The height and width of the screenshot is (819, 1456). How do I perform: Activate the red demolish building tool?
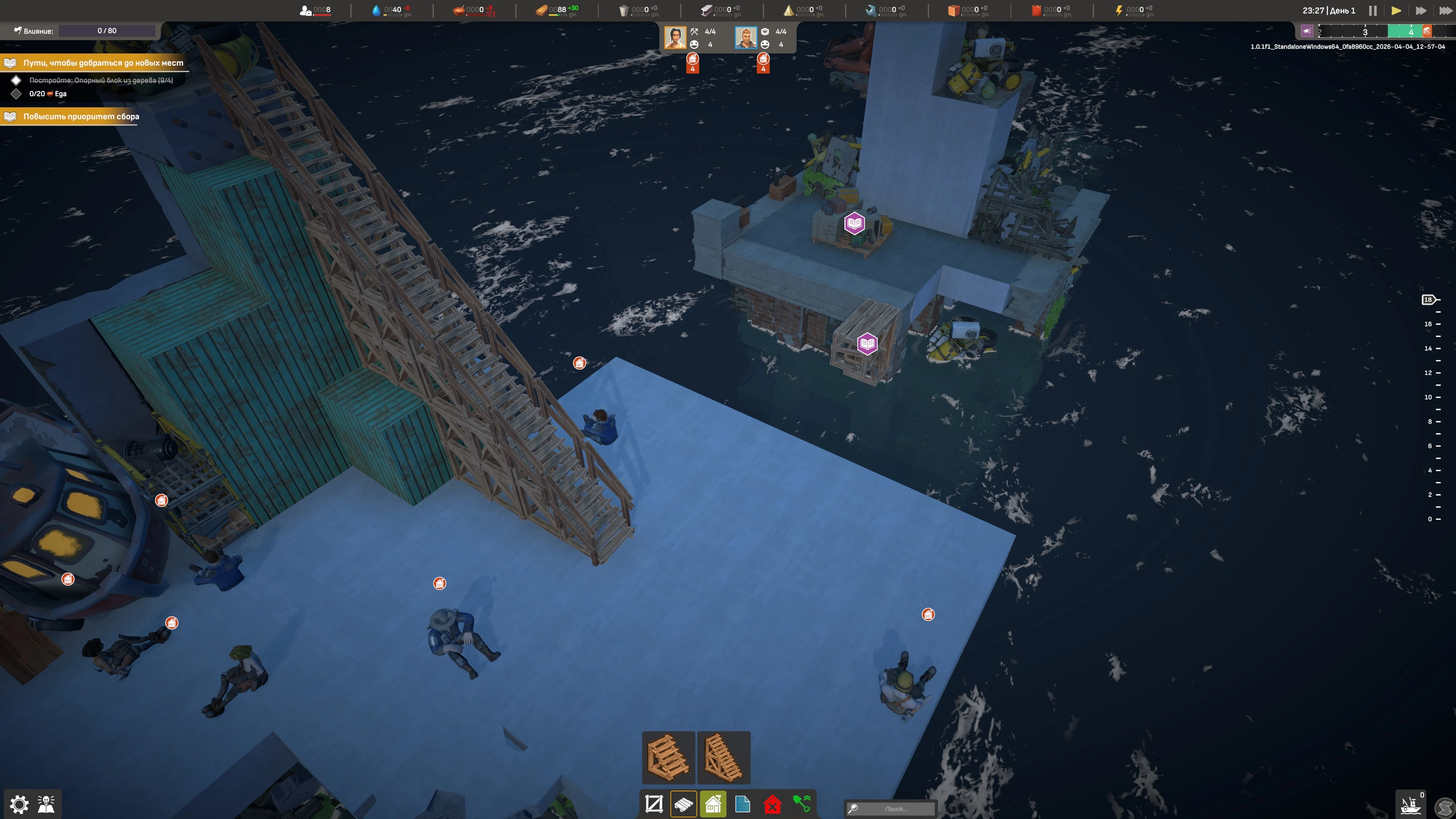[772, 804]
